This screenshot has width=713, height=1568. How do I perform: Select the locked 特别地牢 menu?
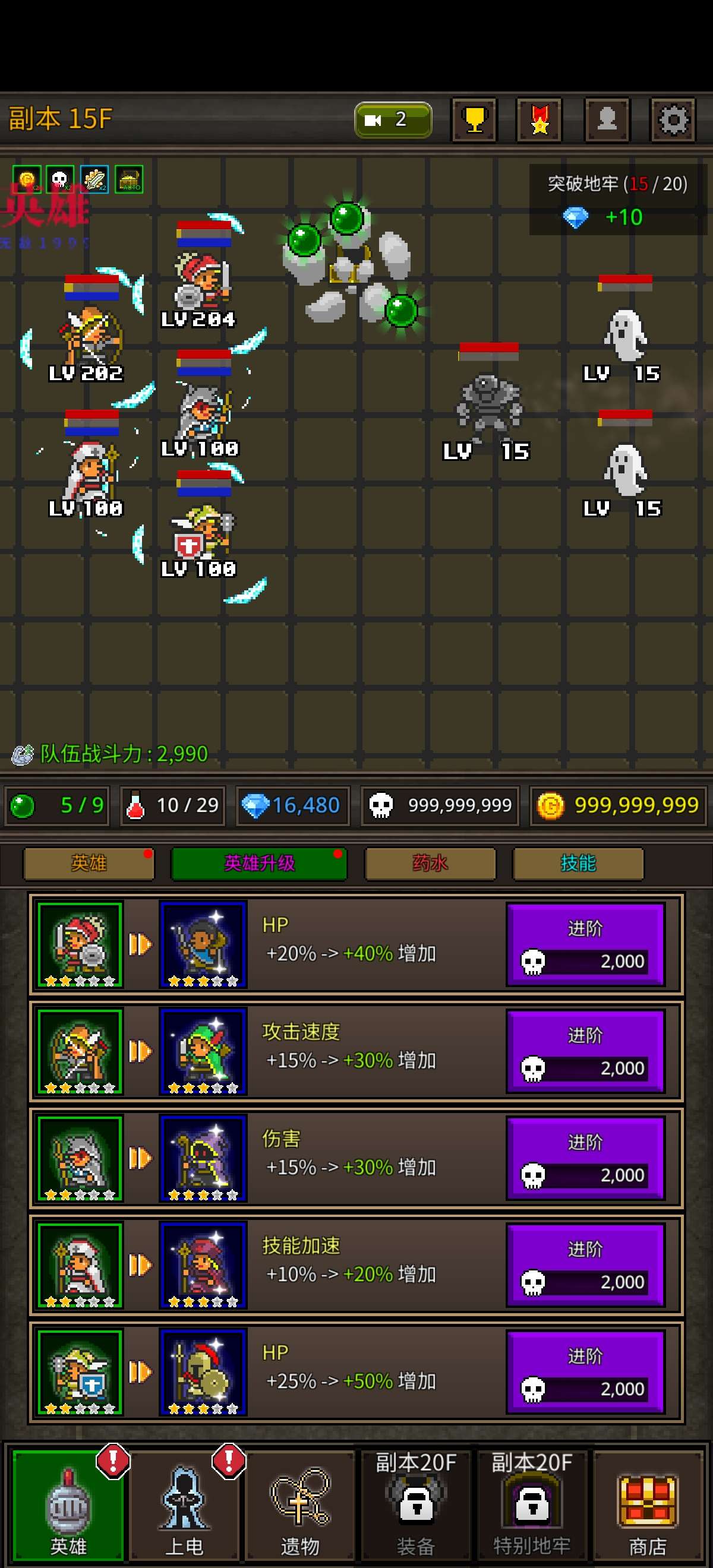click(x=532, y=1505)
